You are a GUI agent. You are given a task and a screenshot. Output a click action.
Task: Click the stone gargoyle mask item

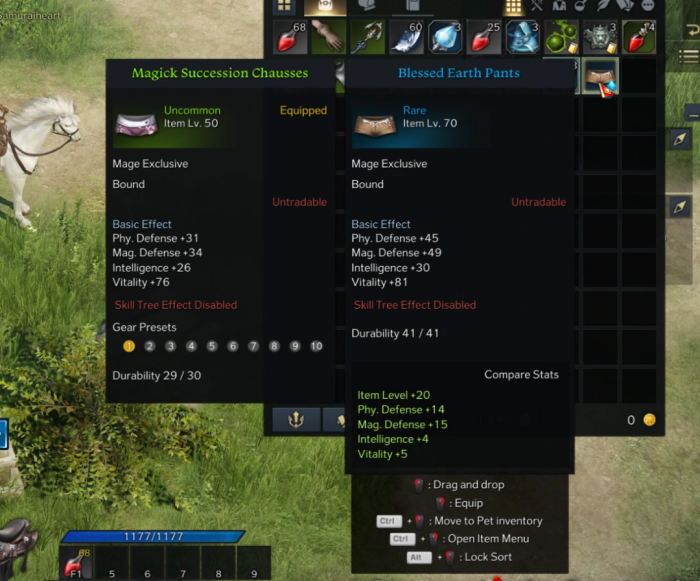(600, 37)
